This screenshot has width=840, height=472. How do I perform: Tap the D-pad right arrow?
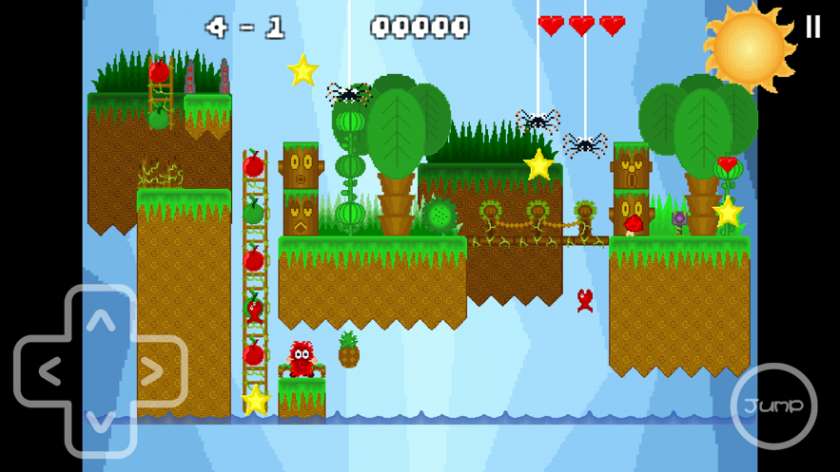152,372
